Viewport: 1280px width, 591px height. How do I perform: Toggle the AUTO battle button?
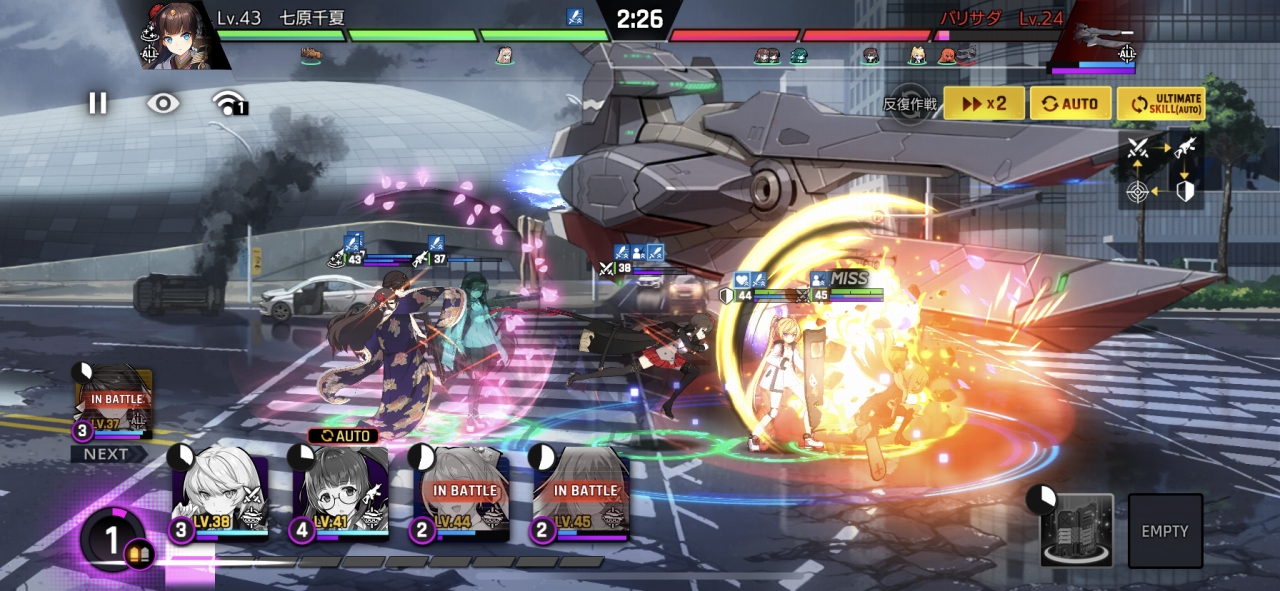1070,103
